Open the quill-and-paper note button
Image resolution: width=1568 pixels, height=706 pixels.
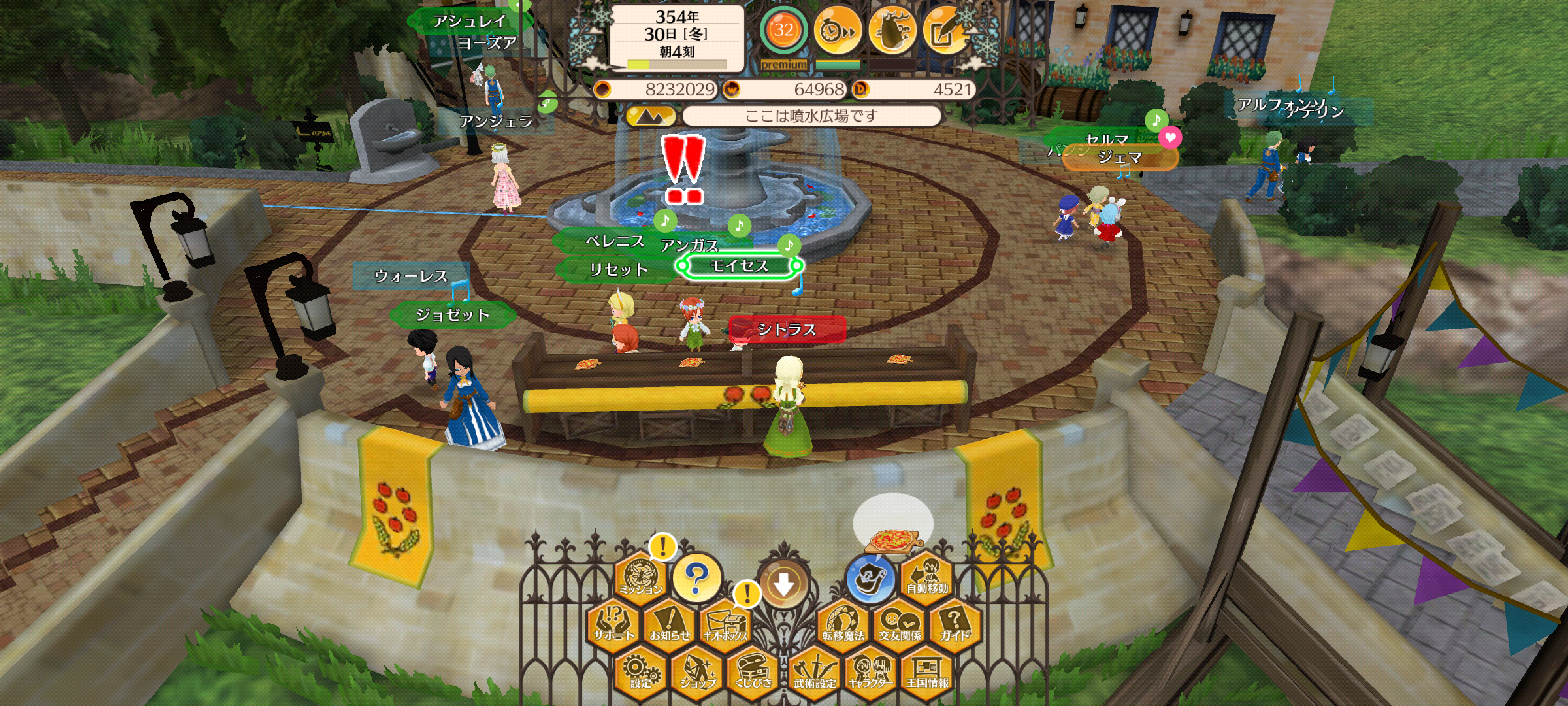point(945,30)
